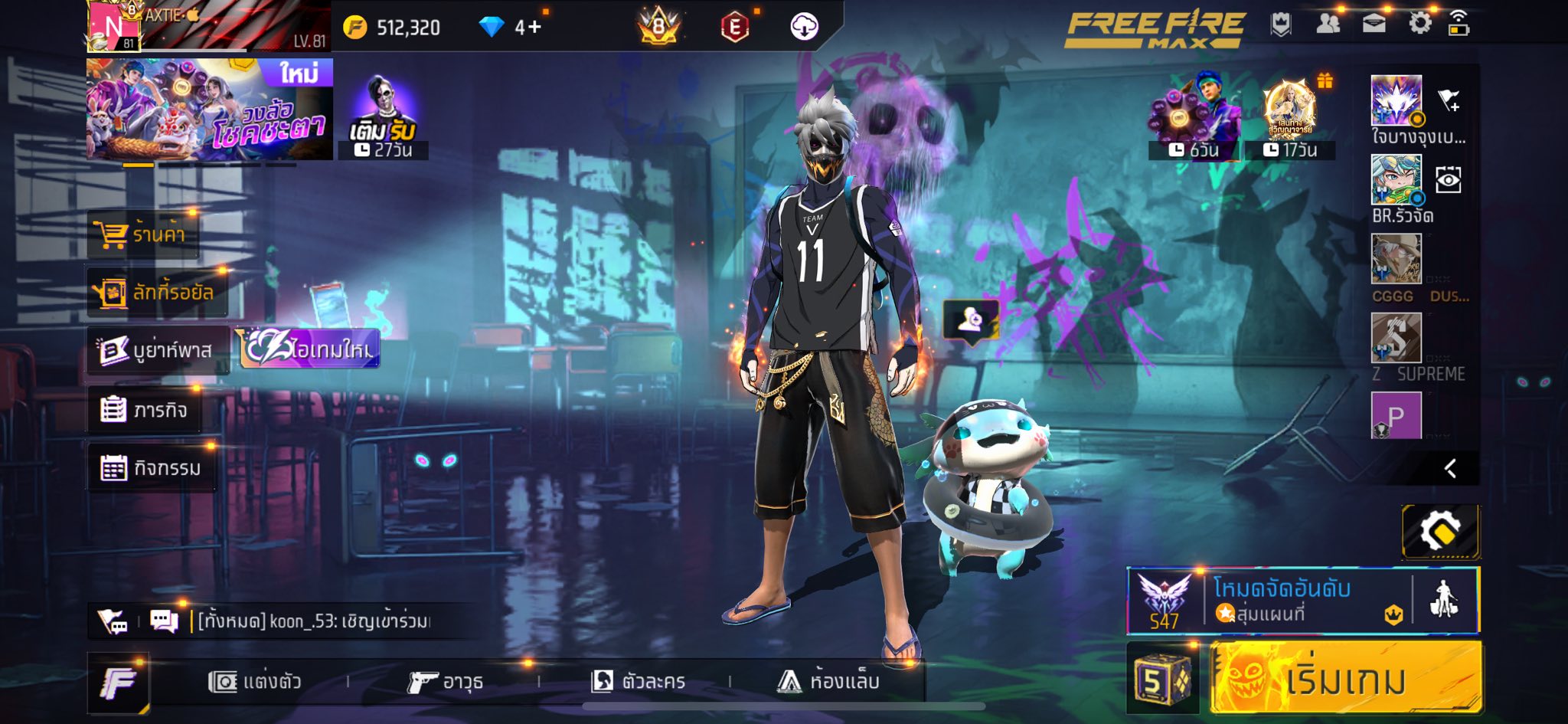Open the AXTIE player profile banner
Screen dimensions: 1568x724
[208, 26]
